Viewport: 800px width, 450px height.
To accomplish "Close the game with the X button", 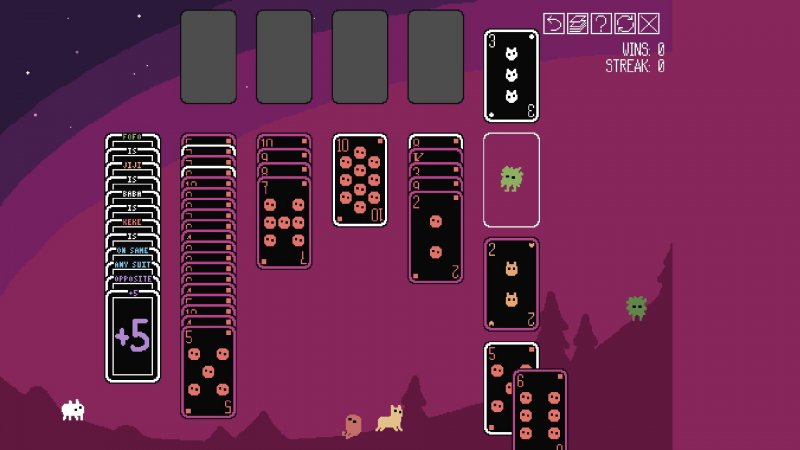I will coord(649,23).
